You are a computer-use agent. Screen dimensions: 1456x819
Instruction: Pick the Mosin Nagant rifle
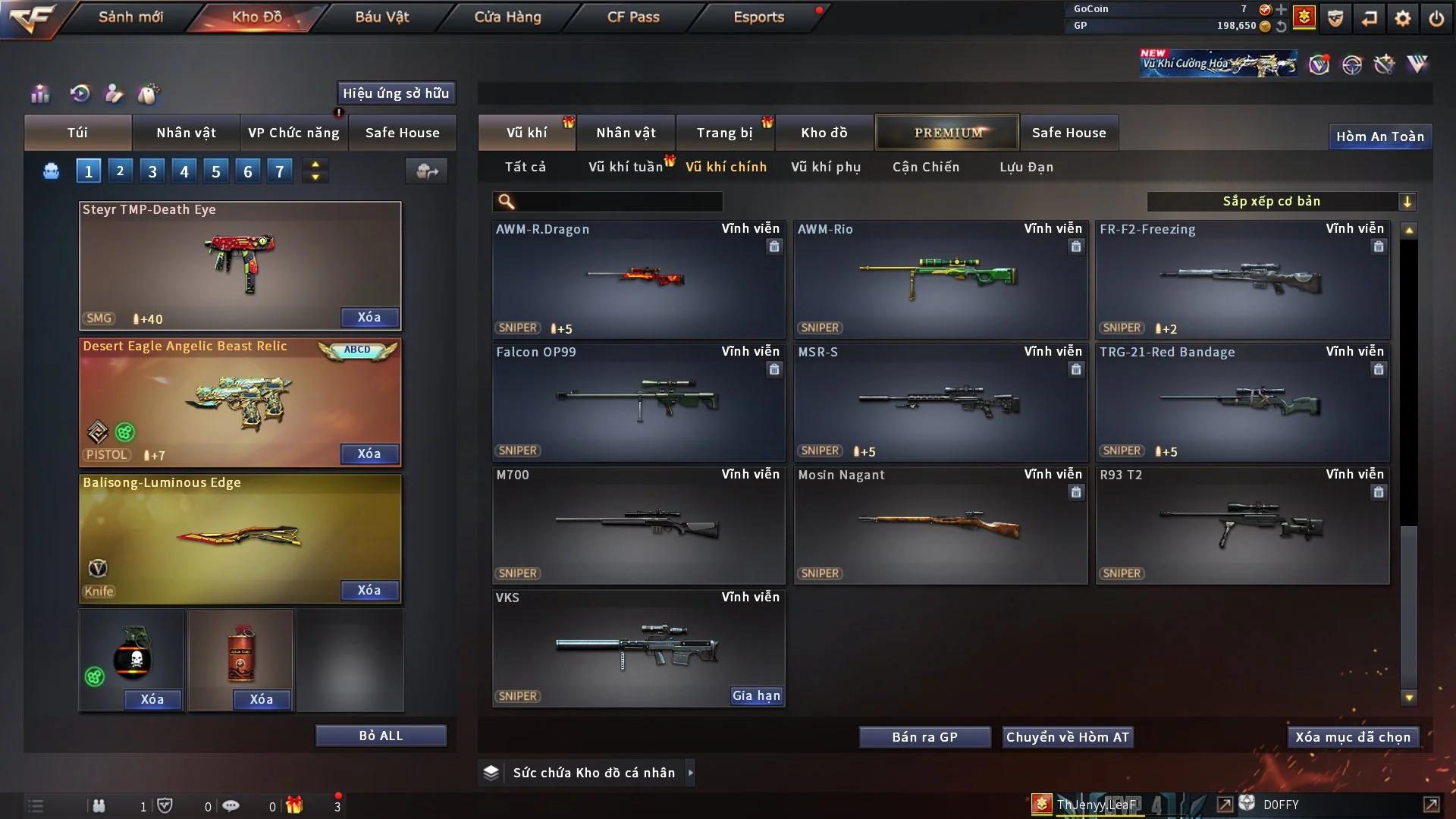940,525
